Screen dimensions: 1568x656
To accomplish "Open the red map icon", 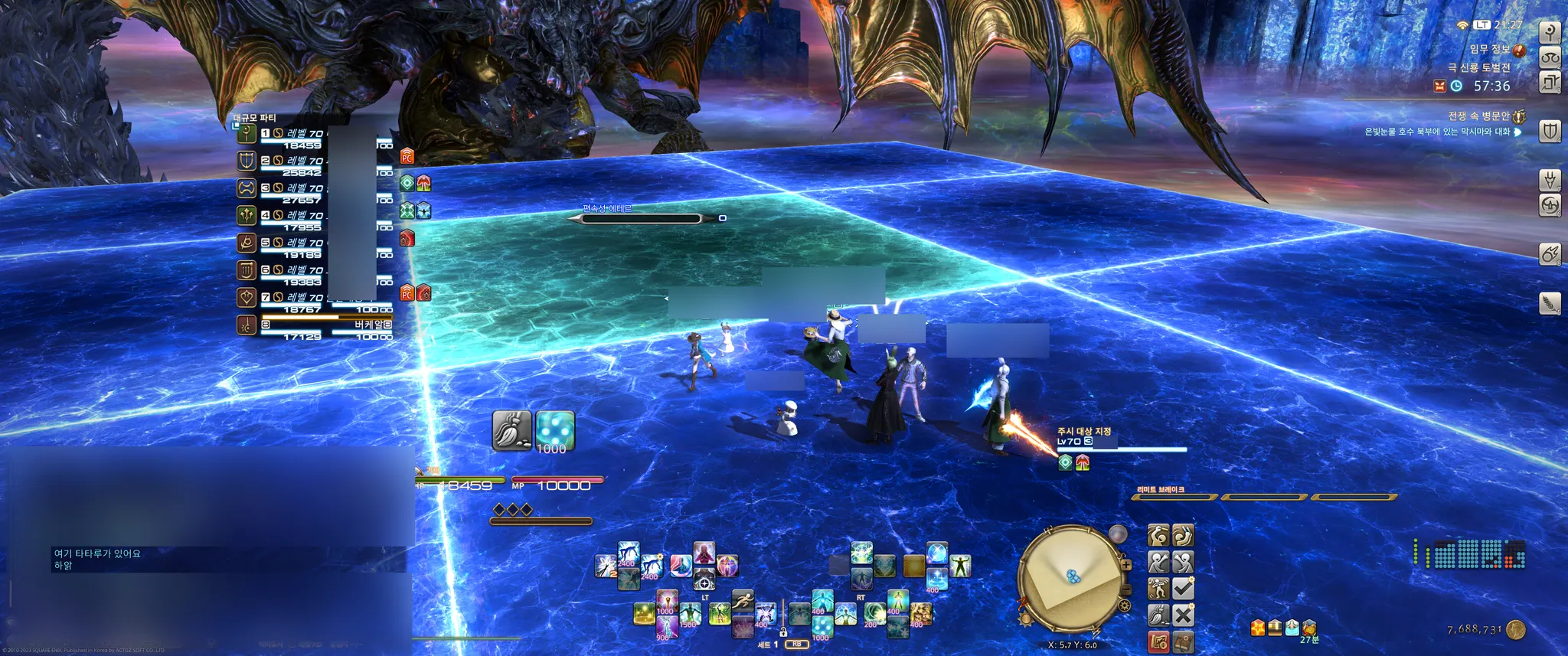I will pos(1158,641).
